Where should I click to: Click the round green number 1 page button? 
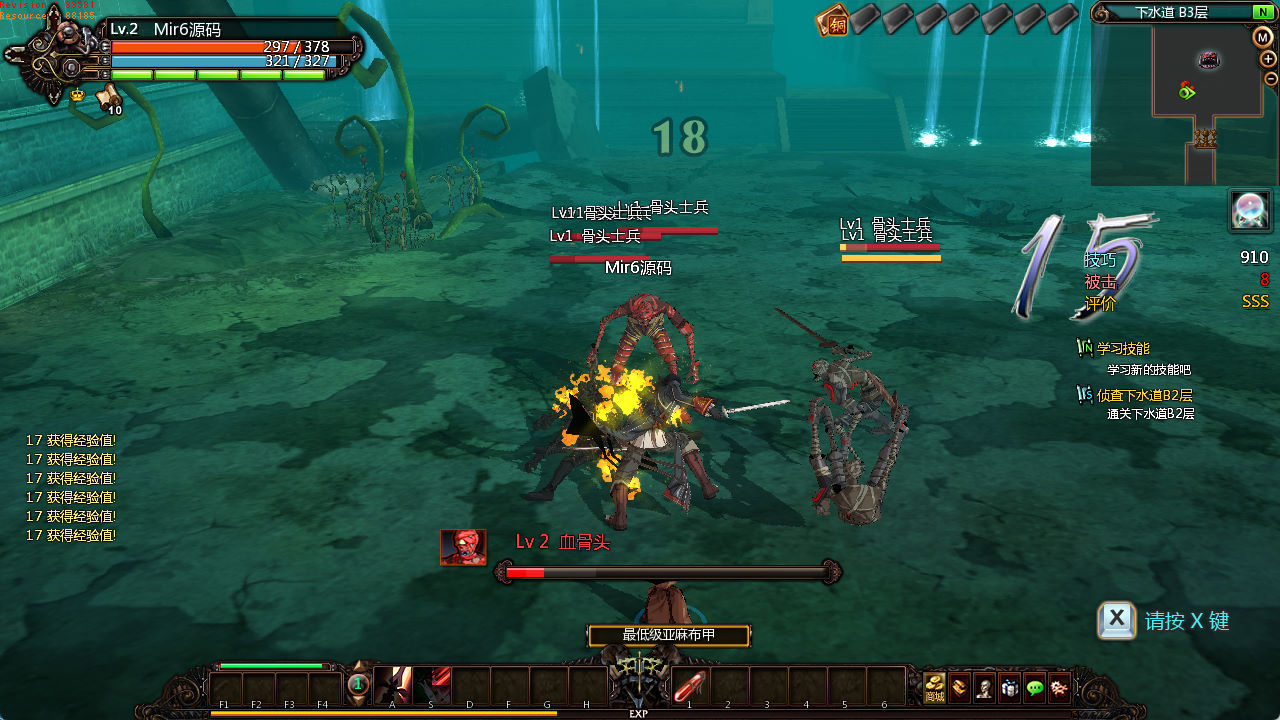coord(358,686)
